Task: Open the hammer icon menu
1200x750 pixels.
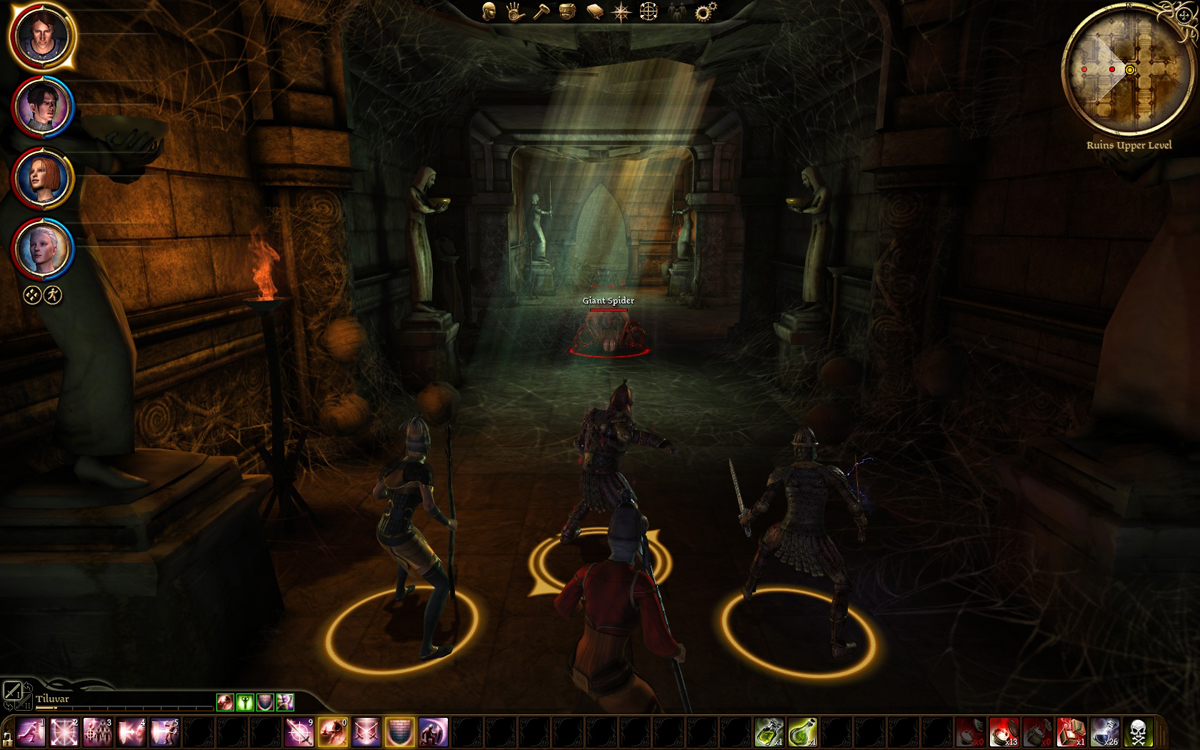Action: pos(541,12)
